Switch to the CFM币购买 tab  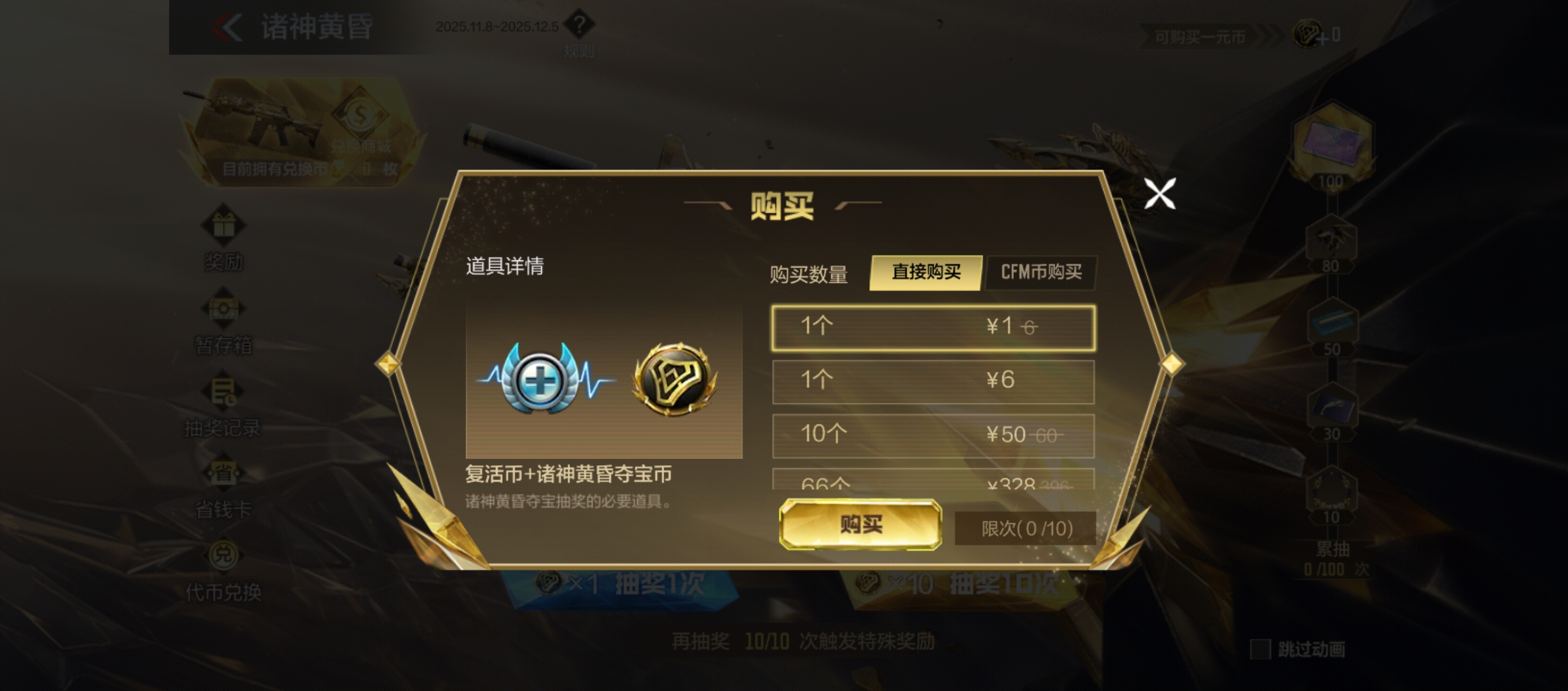(x=1041, y=273)
